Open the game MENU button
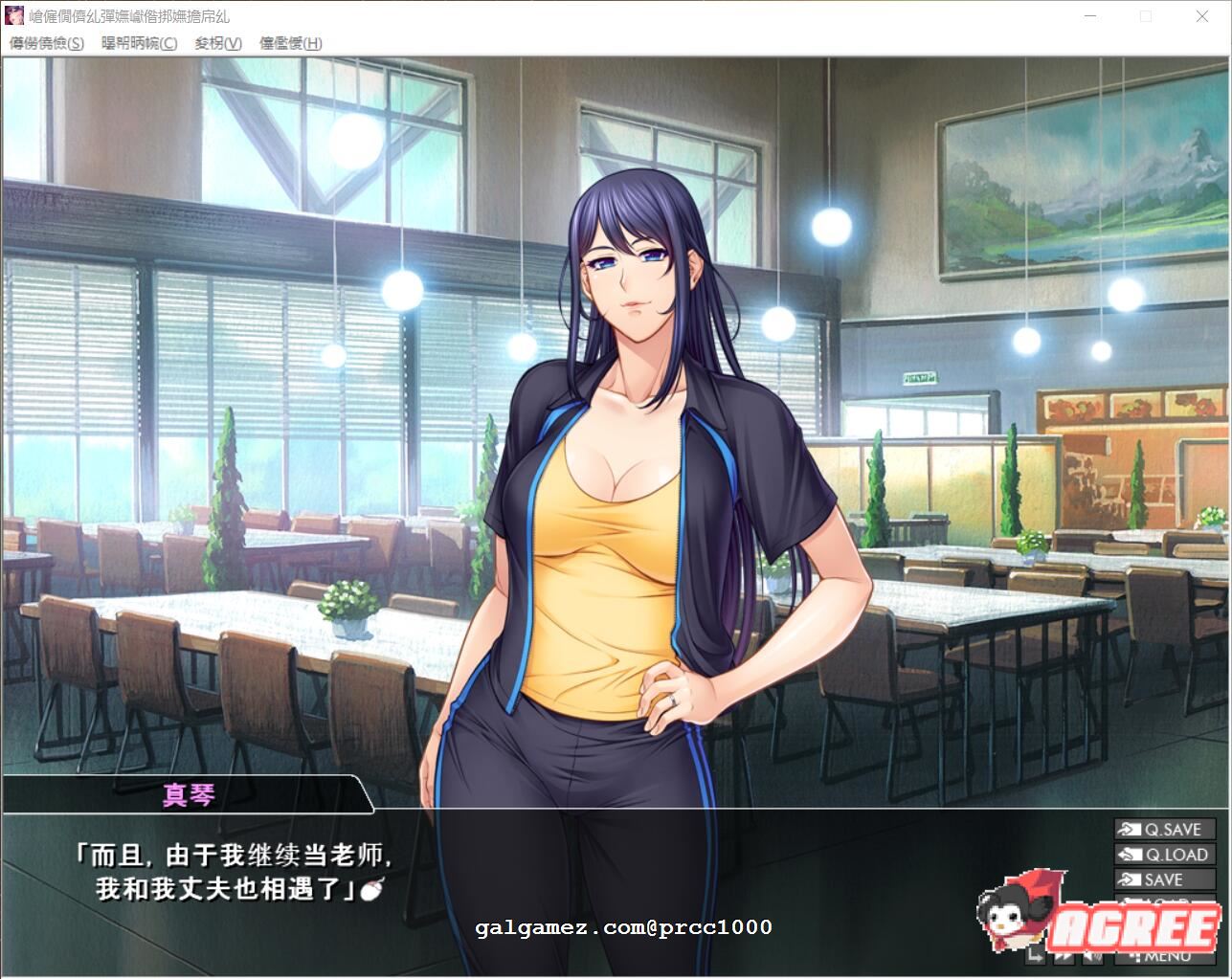 point(1163,959)
